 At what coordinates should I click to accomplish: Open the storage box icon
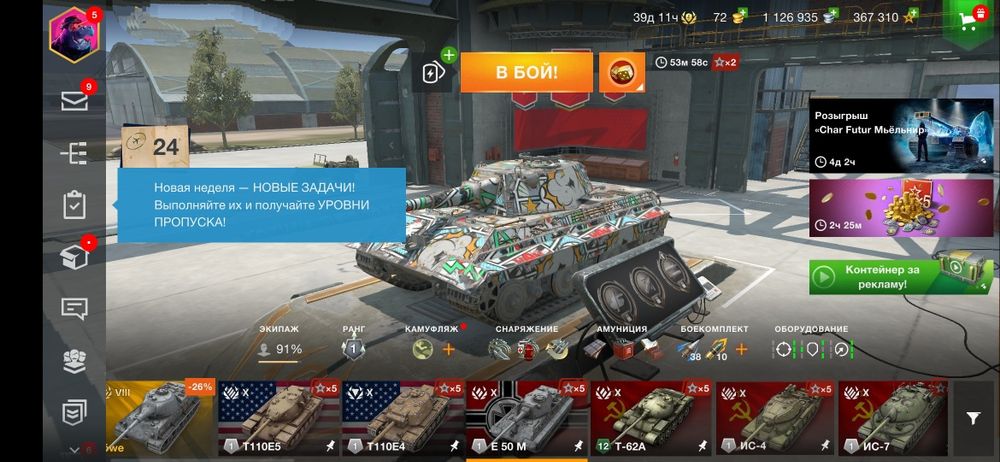coord(74,257)
